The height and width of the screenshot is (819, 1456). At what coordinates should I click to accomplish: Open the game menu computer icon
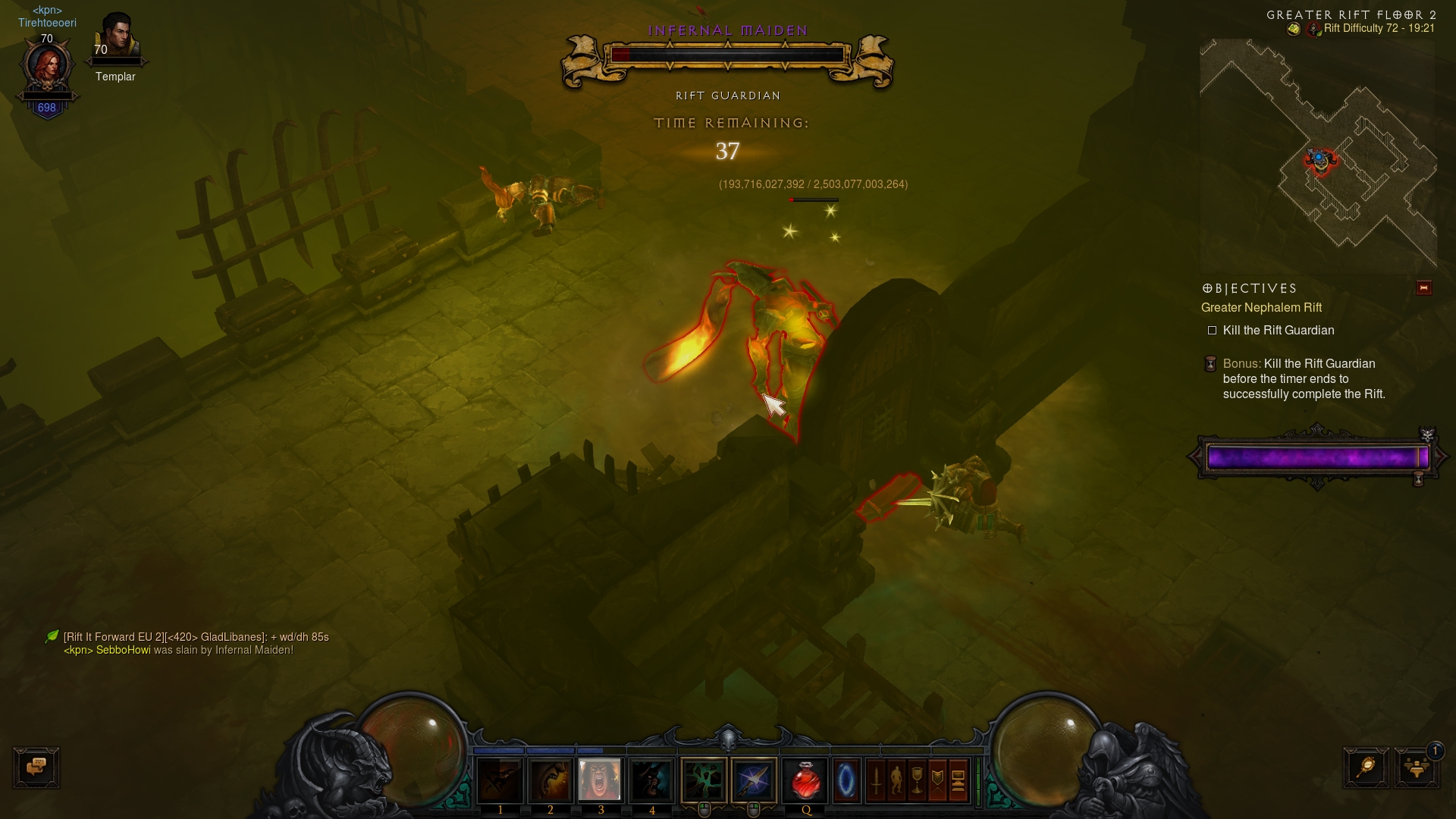click(958, 780)
